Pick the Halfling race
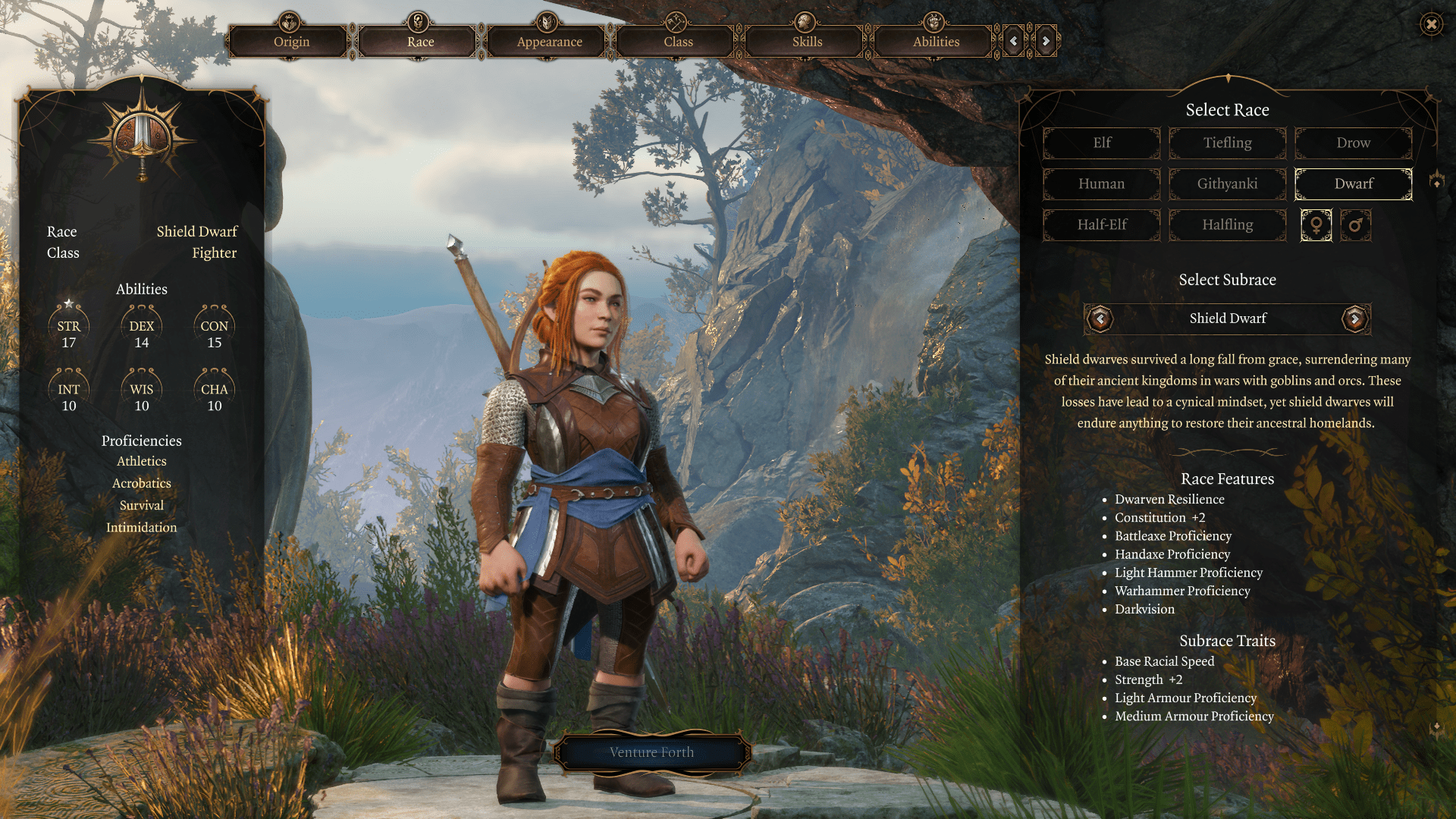Viewport: 1456px width, 819px height. click(x=1227, y=224)
